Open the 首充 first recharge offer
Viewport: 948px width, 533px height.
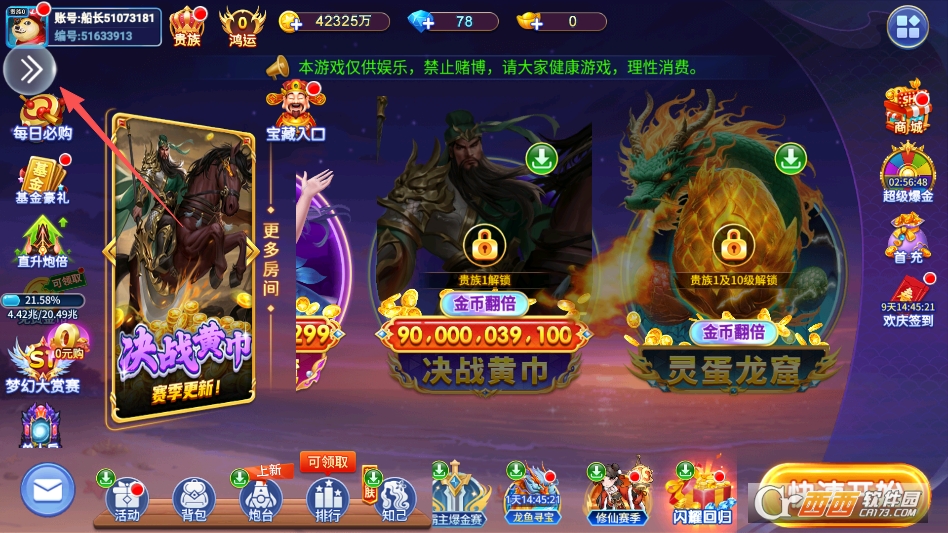(907, 240)
